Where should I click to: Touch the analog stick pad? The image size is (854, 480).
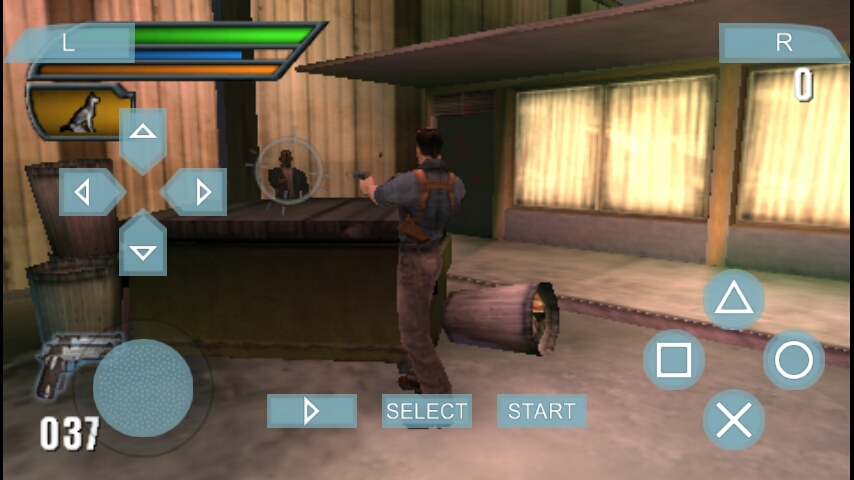[x=143, y=388]
